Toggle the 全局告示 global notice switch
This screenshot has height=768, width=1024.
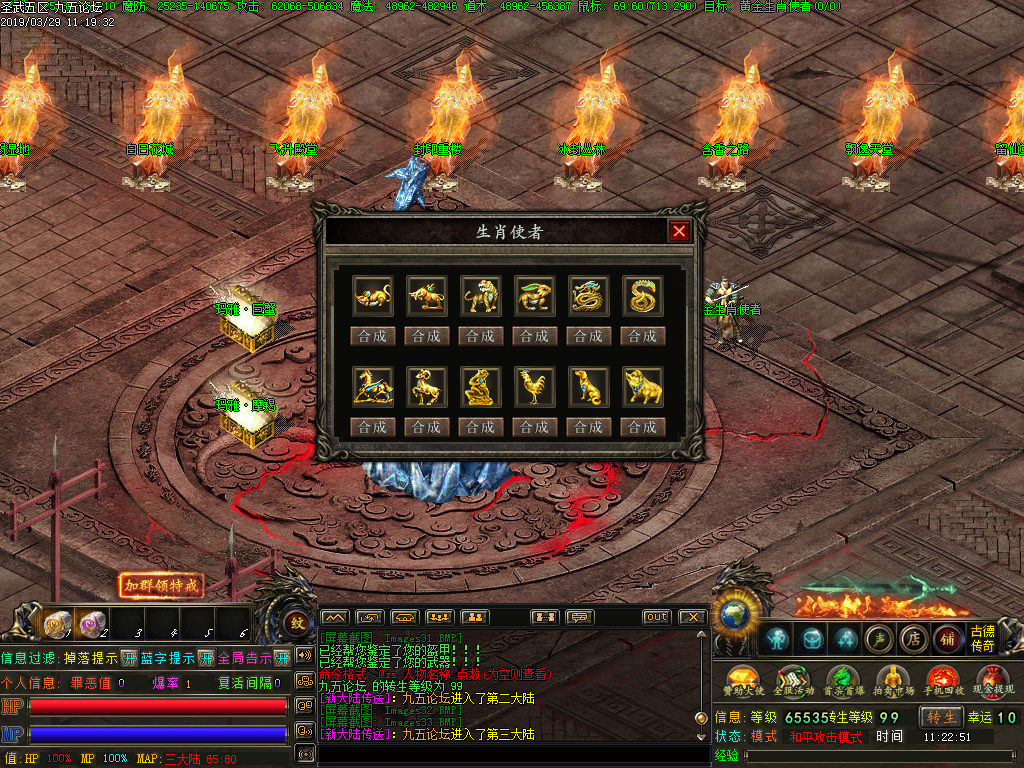pyautogui.click(x=282, y=658)
